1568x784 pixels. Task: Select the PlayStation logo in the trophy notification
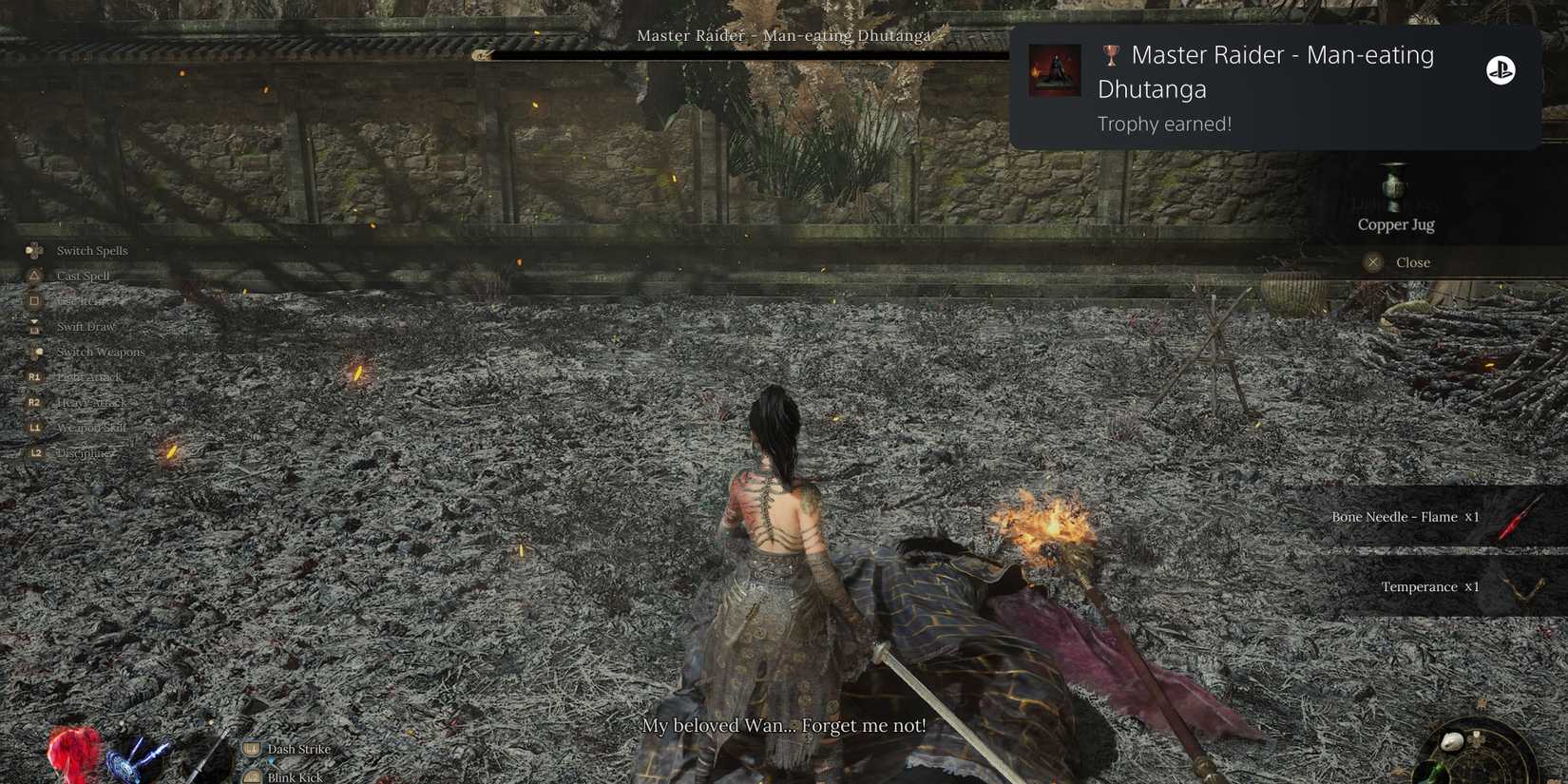coord(1501,70)
